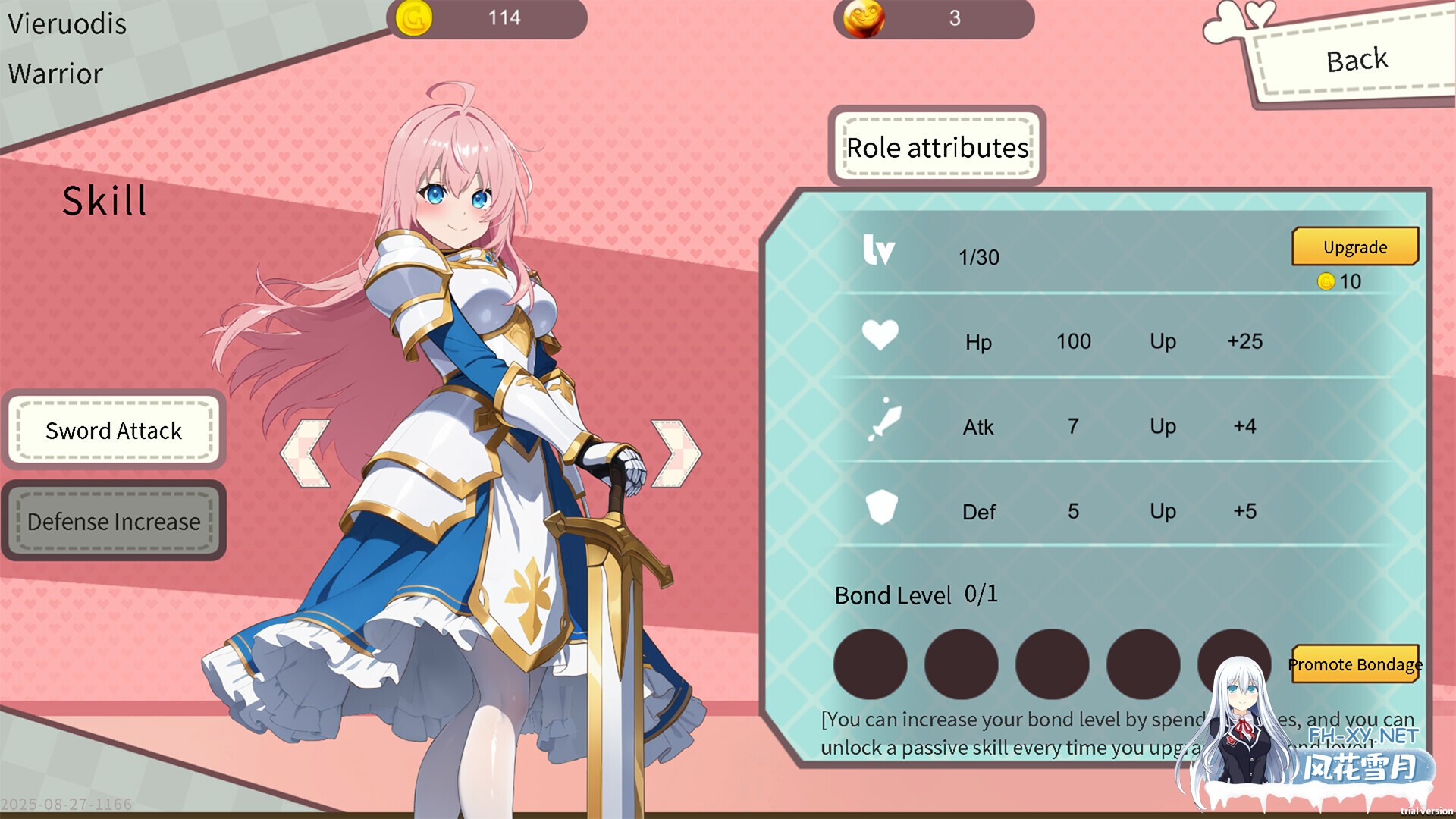The width and height of the screenshot is (1456, 819).
Task: Go back using the Back button
Action: 1356,61
